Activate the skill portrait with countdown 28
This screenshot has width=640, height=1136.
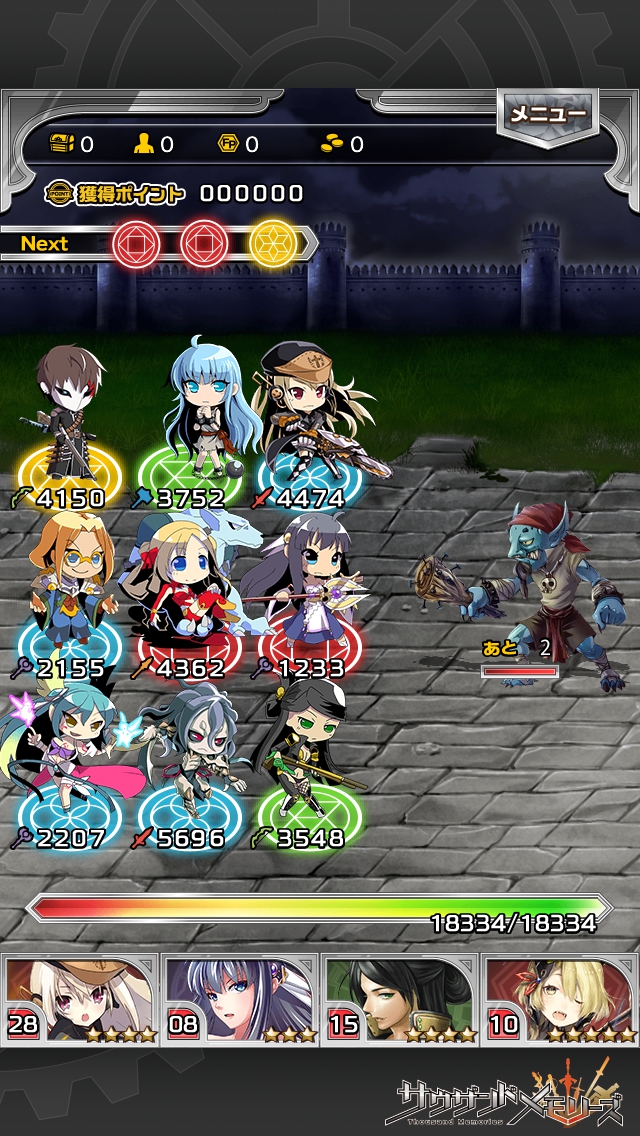[x=80, y=999]
